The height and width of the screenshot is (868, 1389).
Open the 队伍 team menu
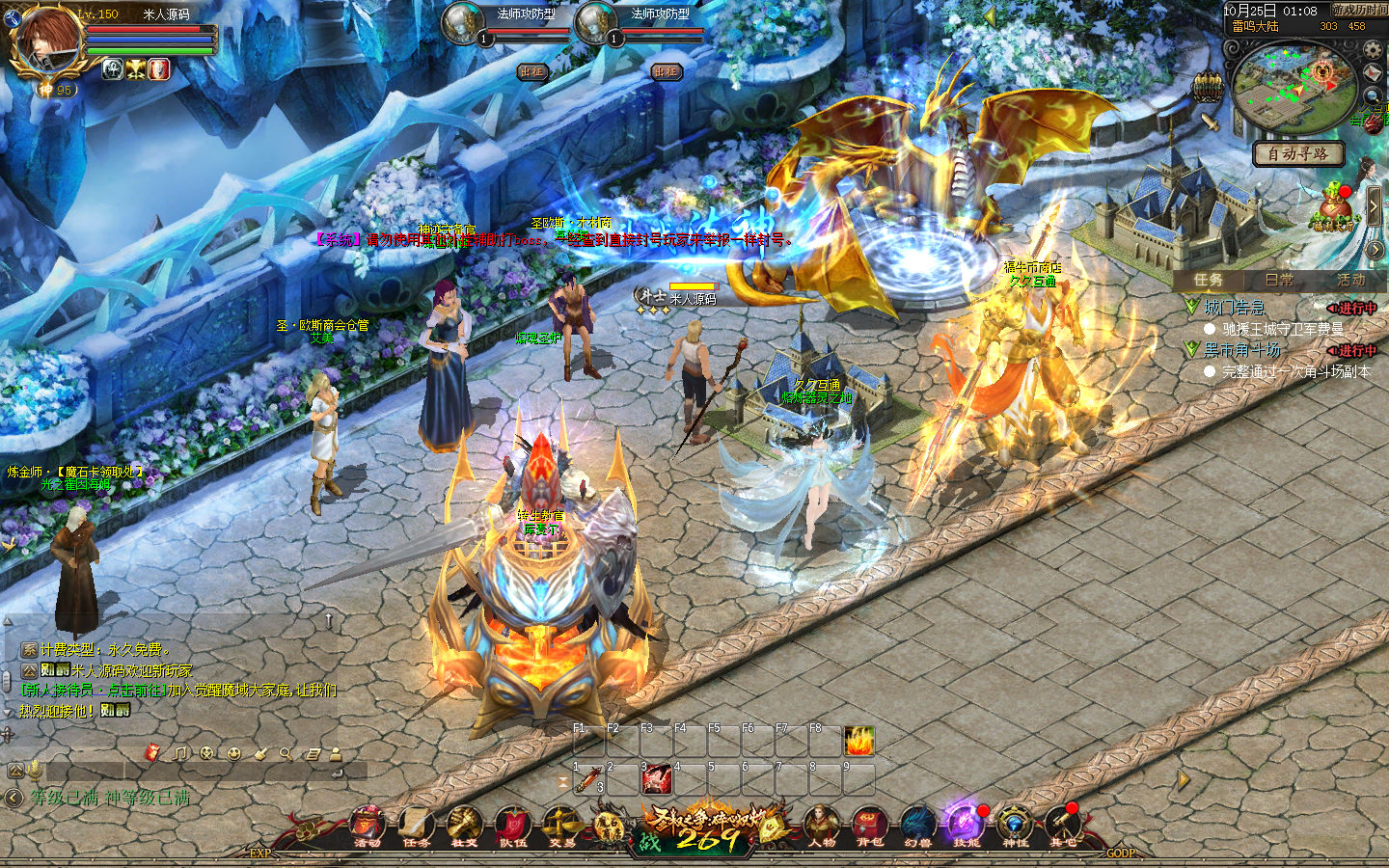pyautogui.click(x=512, y=825)
